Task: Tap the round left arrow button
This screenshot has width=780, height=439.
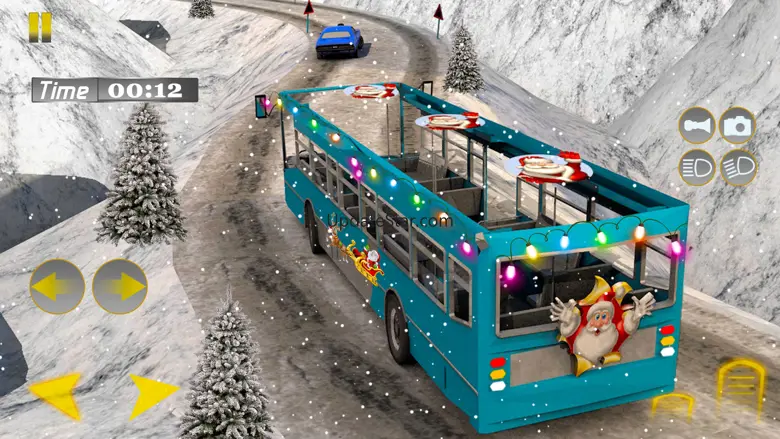Action: [57, 286]
